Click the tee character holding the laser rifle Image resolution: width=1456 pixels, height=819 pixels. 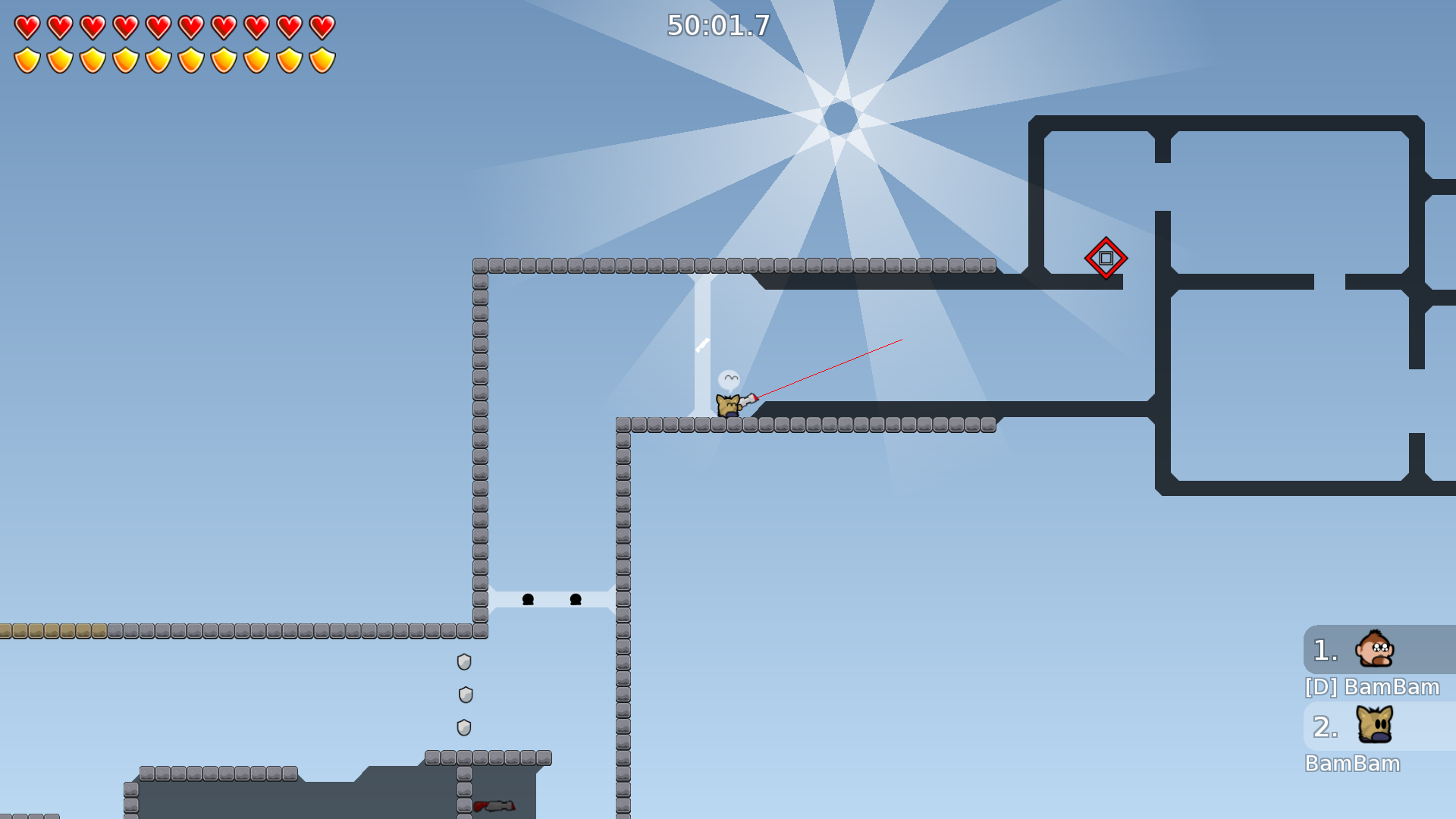[x=730, y=406]
